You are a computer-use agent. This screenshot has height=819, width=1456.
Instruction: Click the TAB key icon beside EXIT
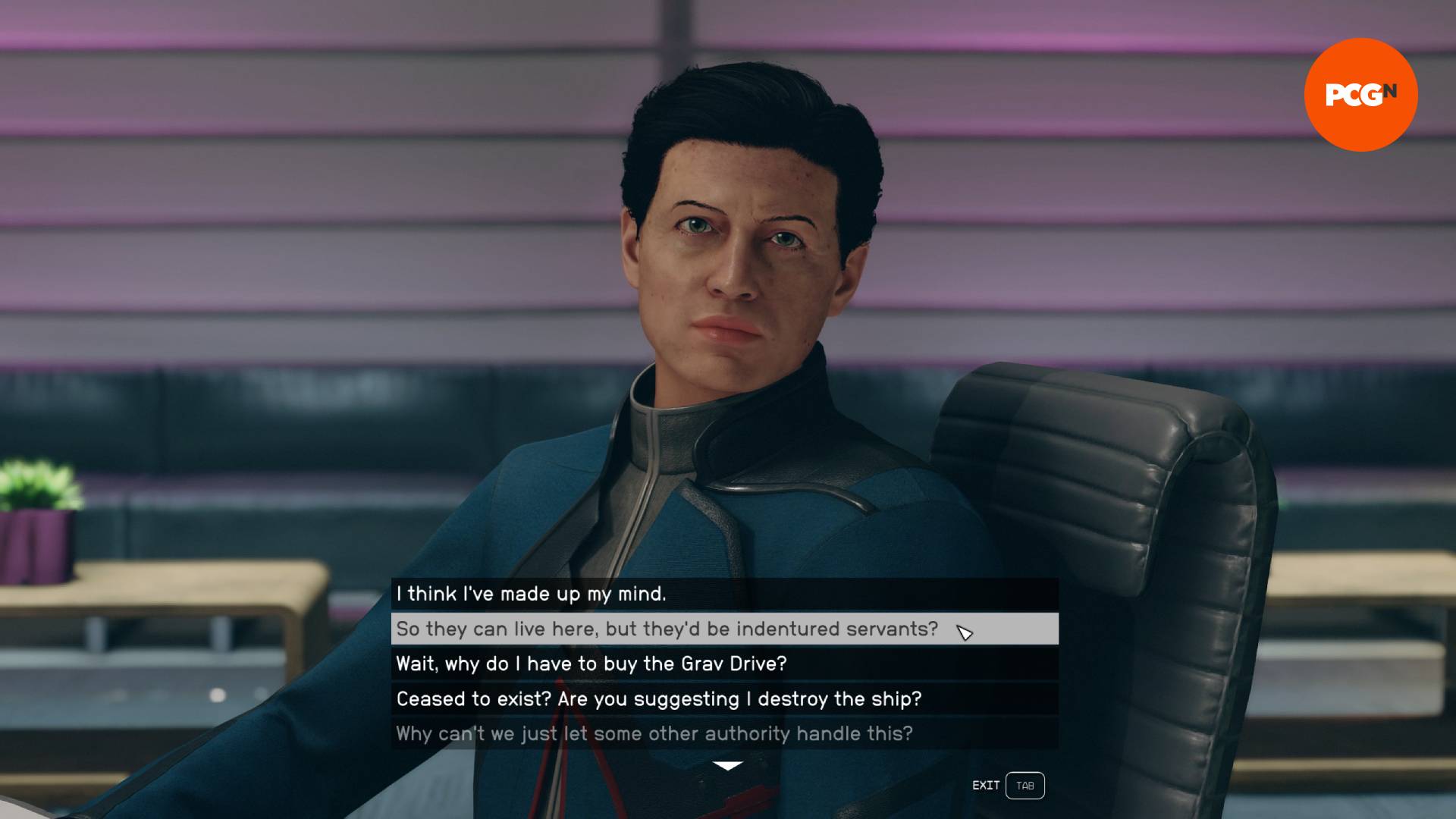1025,786
